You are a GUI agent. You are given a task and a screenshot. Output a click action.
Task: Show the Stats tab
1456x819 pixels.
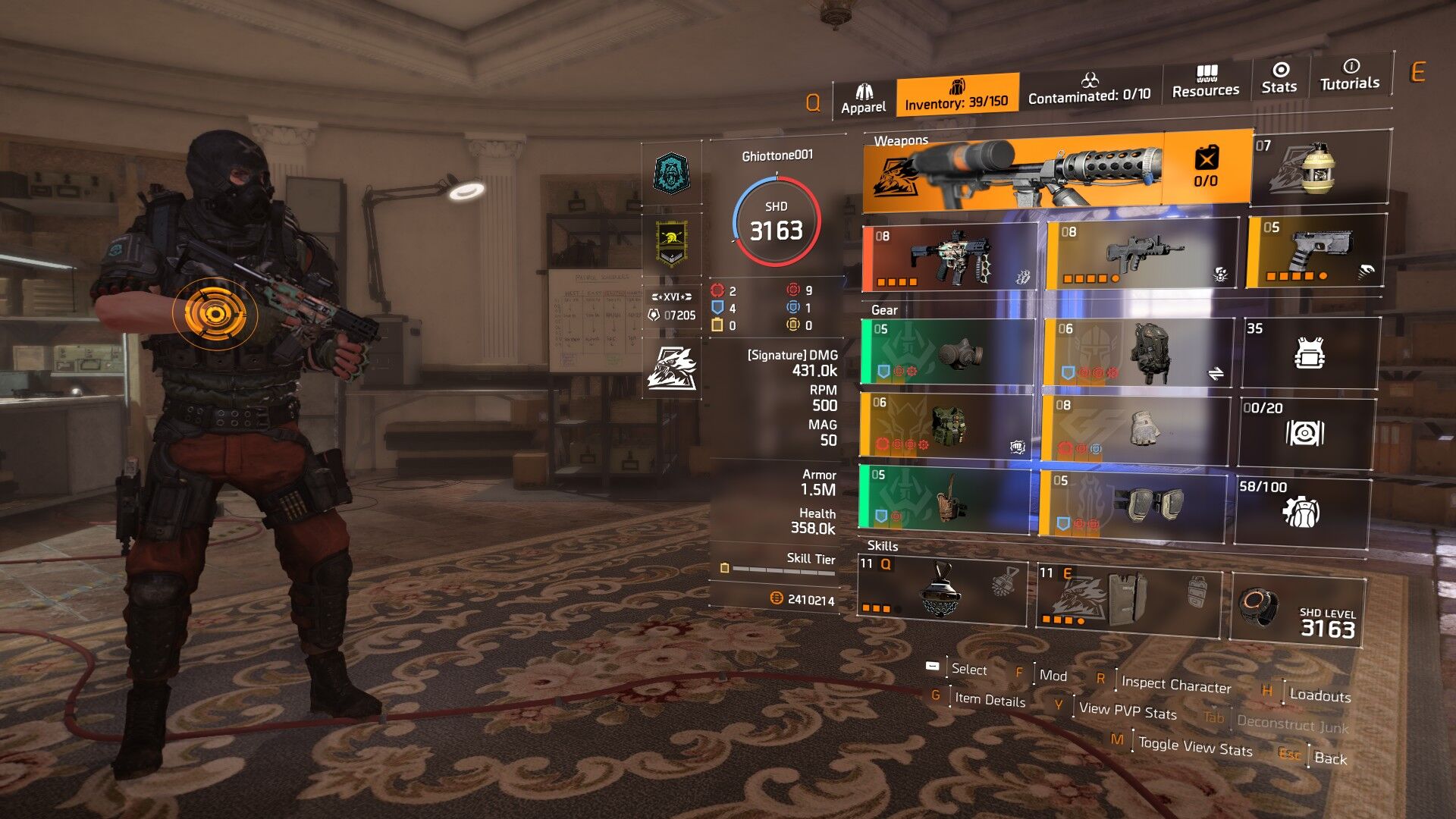(x=1279, y=78)
